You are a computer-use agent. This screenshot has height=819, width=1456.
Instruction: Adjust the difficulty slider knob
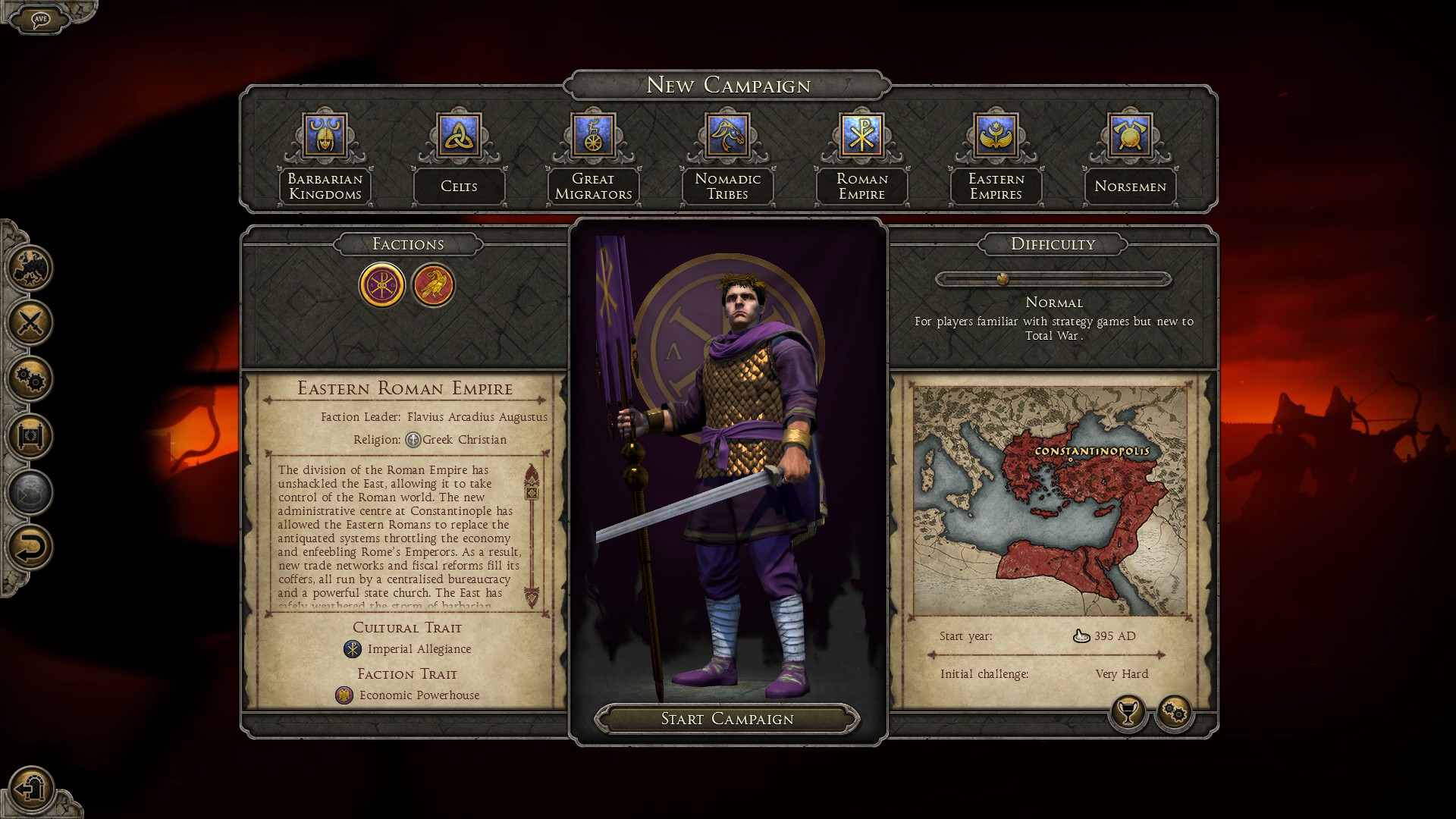coord(1003,279)
